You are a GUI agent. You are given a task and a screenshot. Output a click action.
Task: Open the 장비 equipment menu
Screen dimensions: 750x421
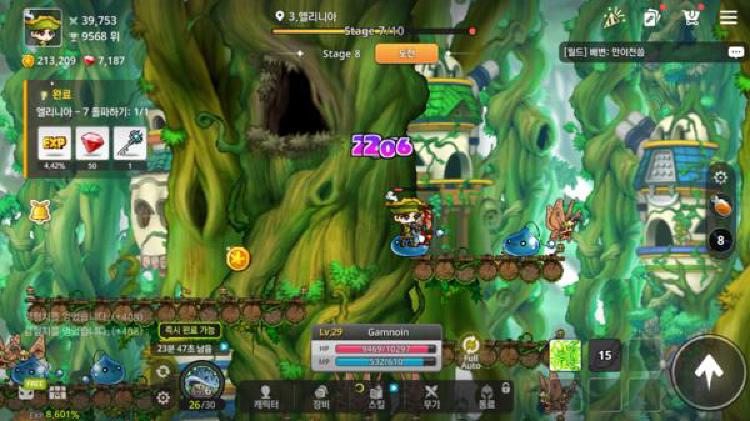pos(320,397)
